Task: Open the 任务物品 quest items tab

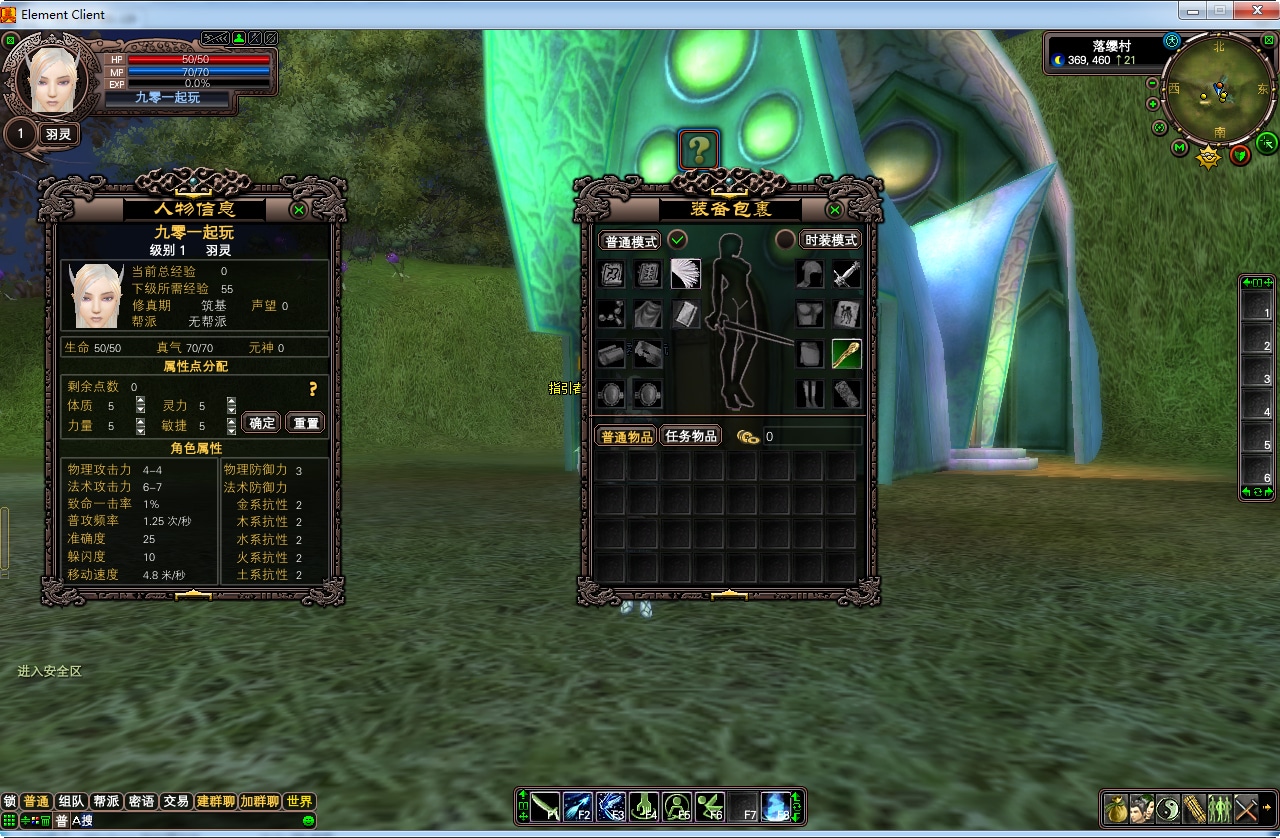Action: click(691, 436)
